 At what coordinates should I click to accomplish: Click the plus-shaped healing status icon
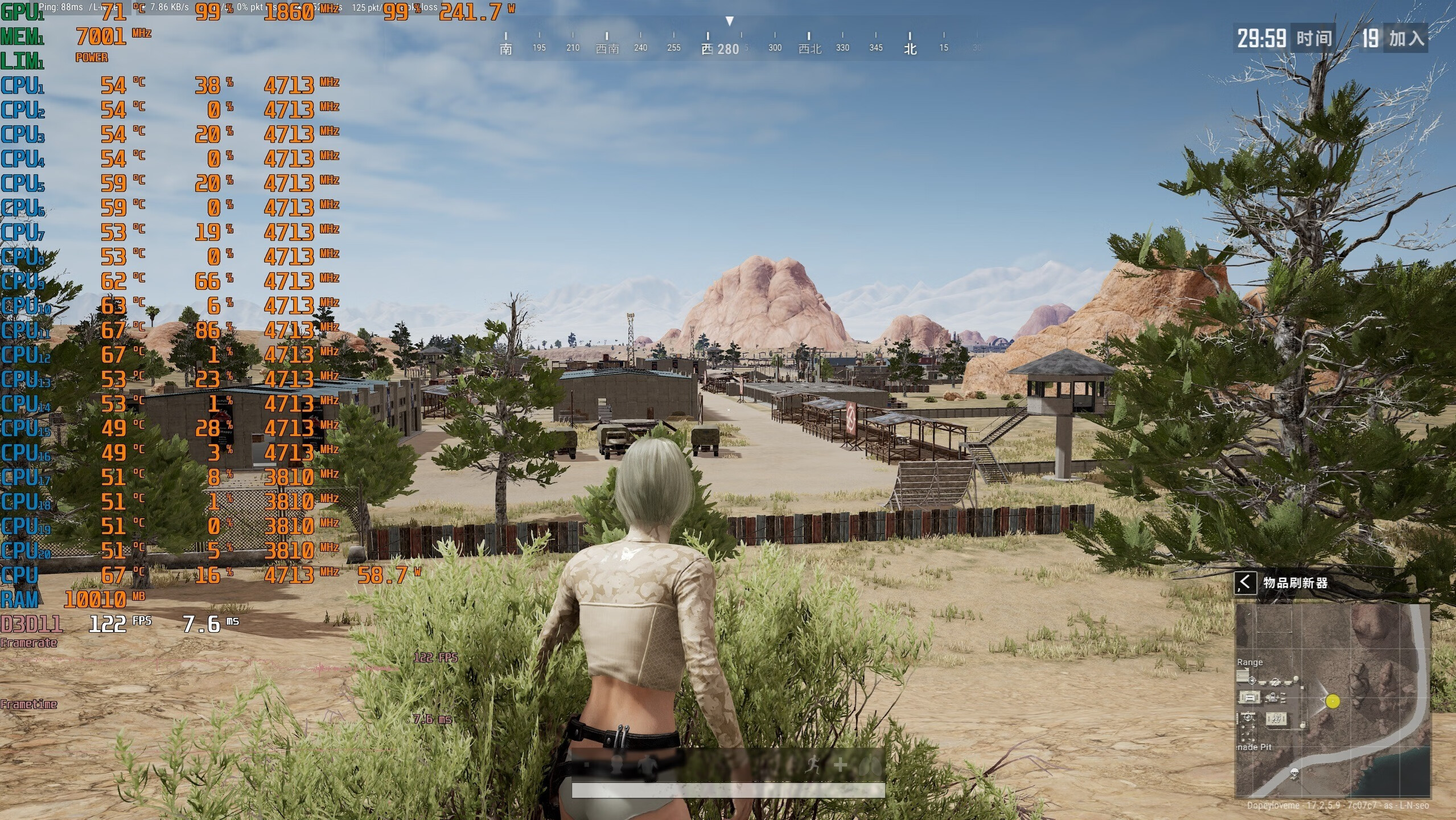(840, 766)
